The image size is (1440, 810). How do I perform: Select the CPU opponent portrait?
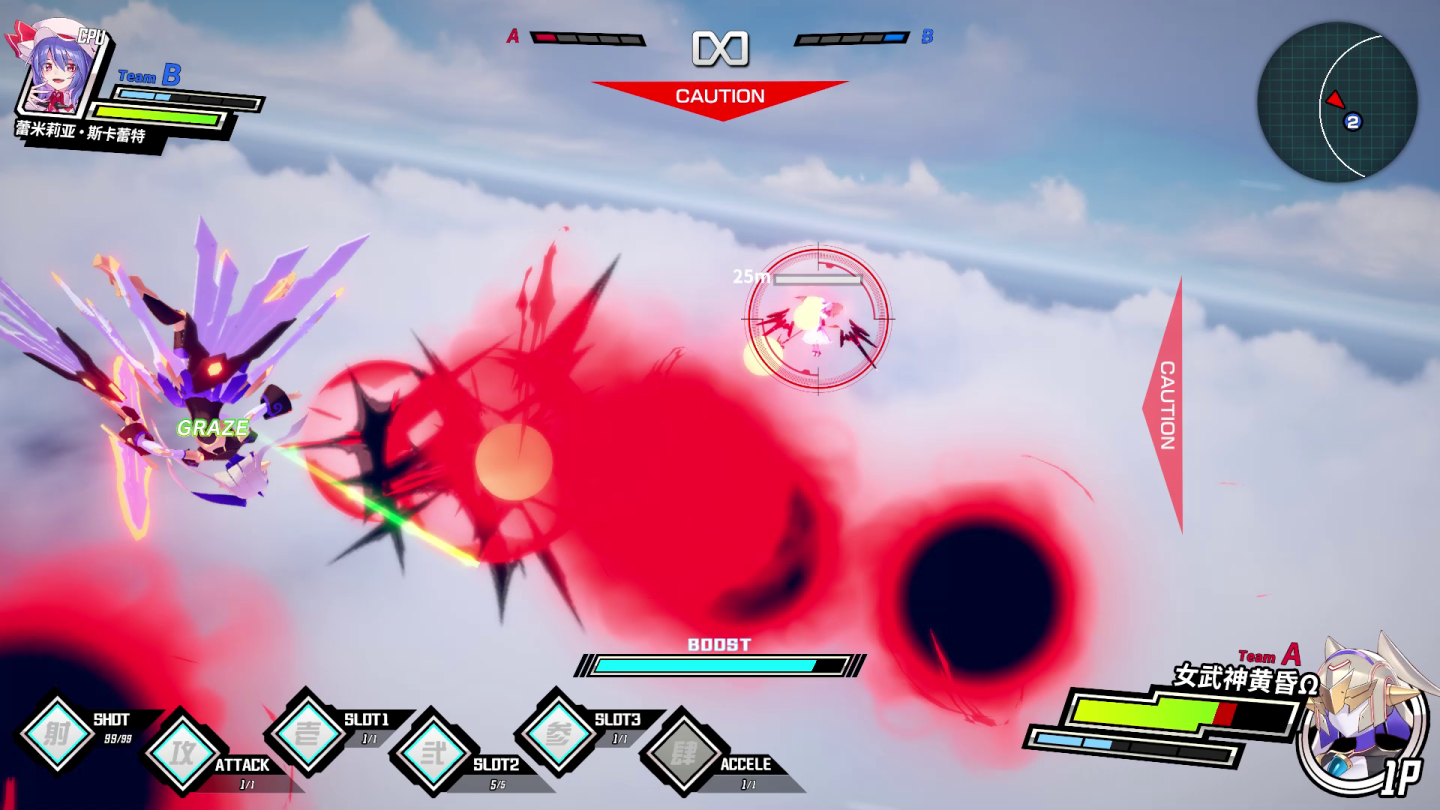[x=58, y=68]
